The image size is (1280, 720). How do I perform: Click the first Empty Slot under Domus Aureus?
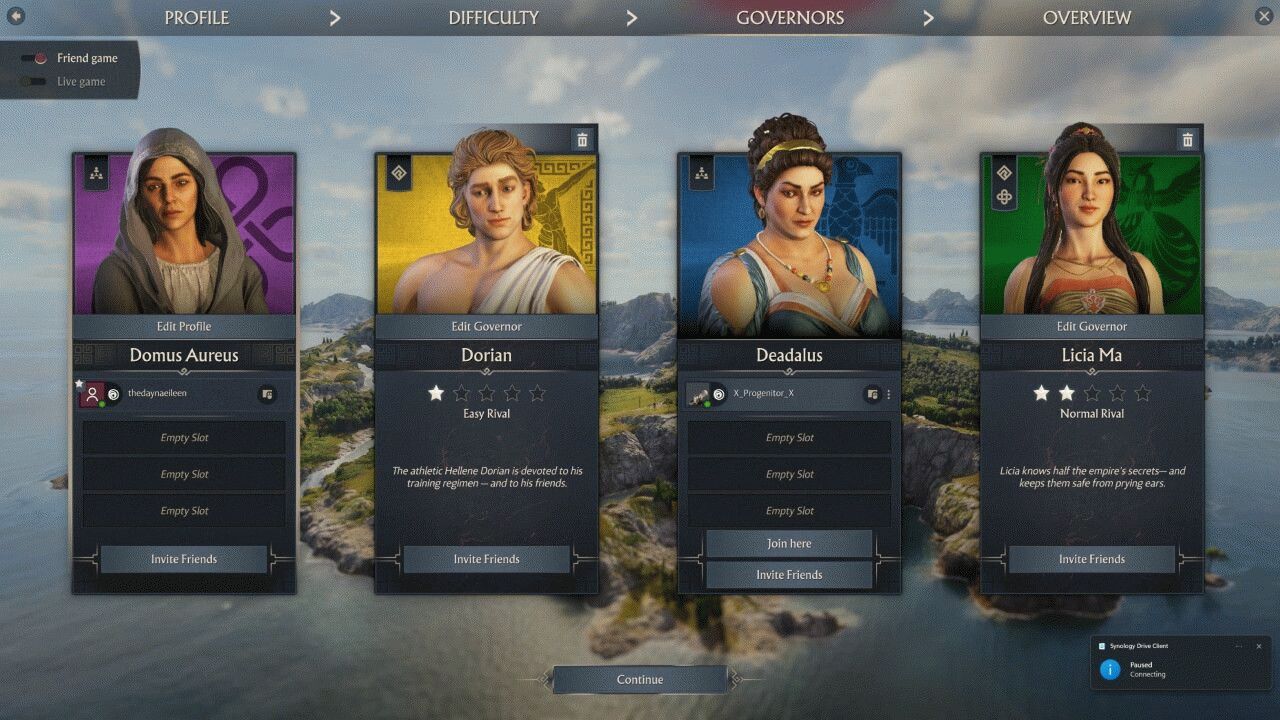point(184,437)
